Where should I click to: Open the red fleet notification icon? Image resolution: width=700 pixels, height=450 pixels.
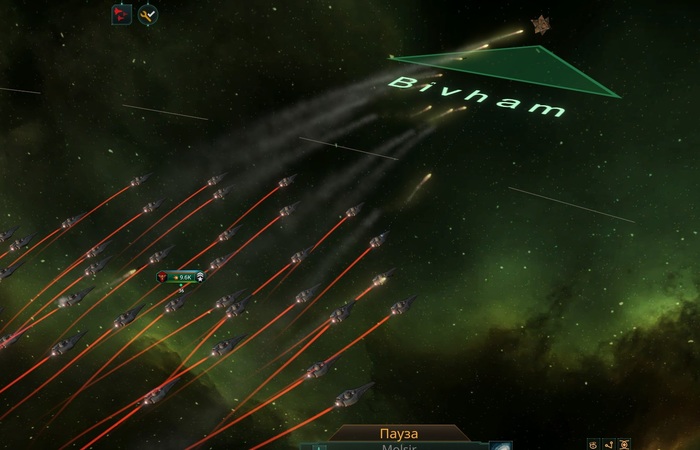tap(121, 15)
